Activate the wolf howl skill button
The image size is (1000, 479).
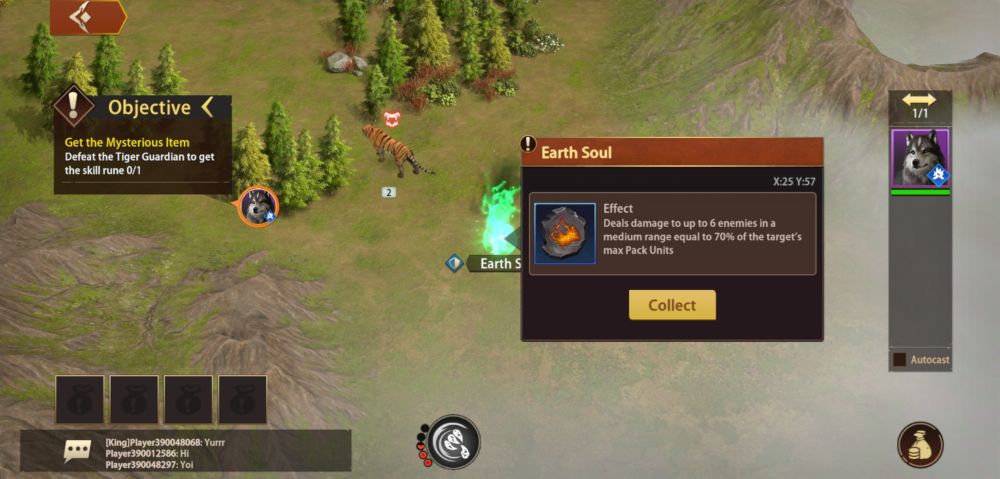(454, 442)
